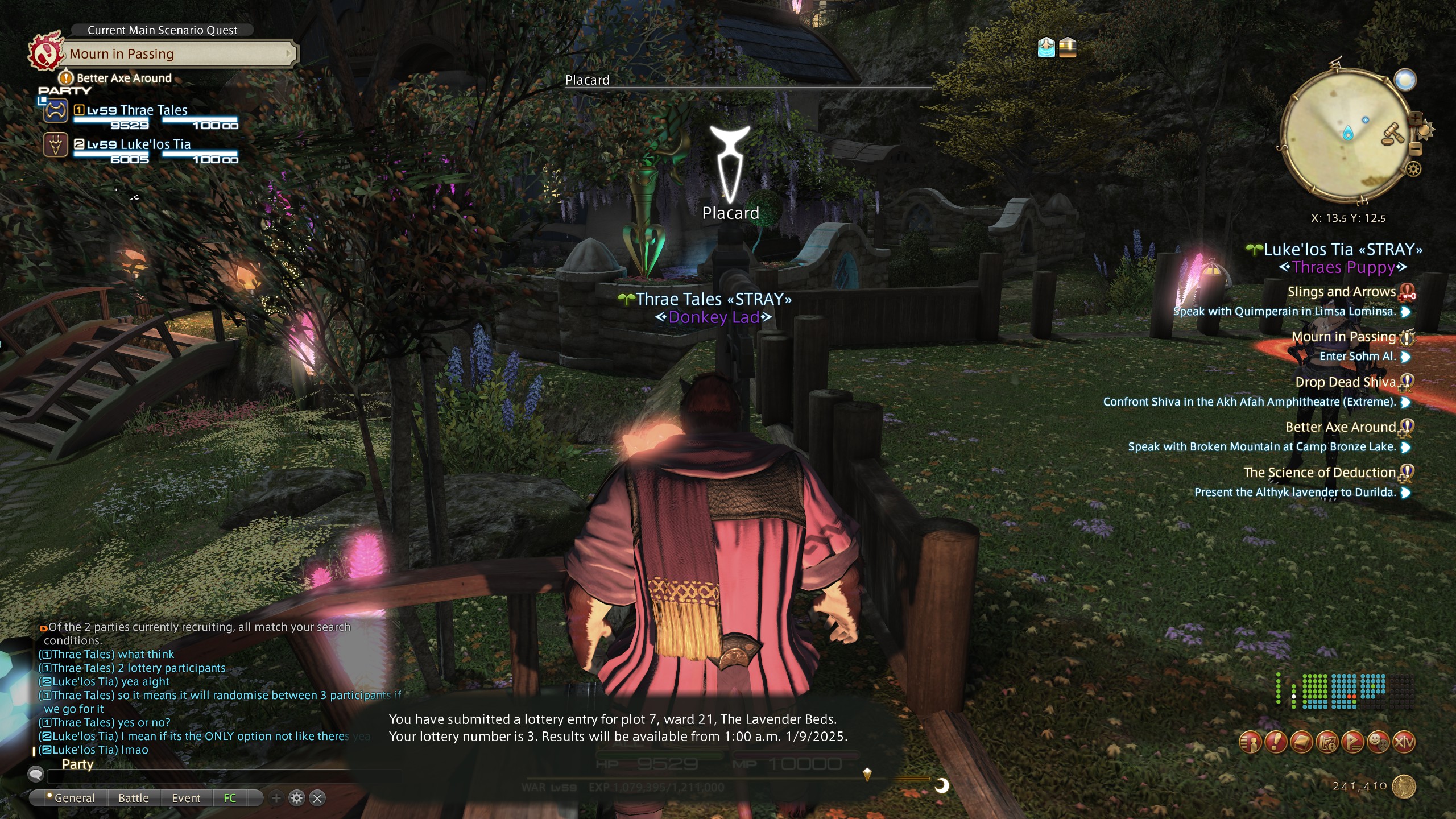Screen dimensions: 1456x819
Task: Select Drop Dead Shiva in the duty list
Action: 1345,382
